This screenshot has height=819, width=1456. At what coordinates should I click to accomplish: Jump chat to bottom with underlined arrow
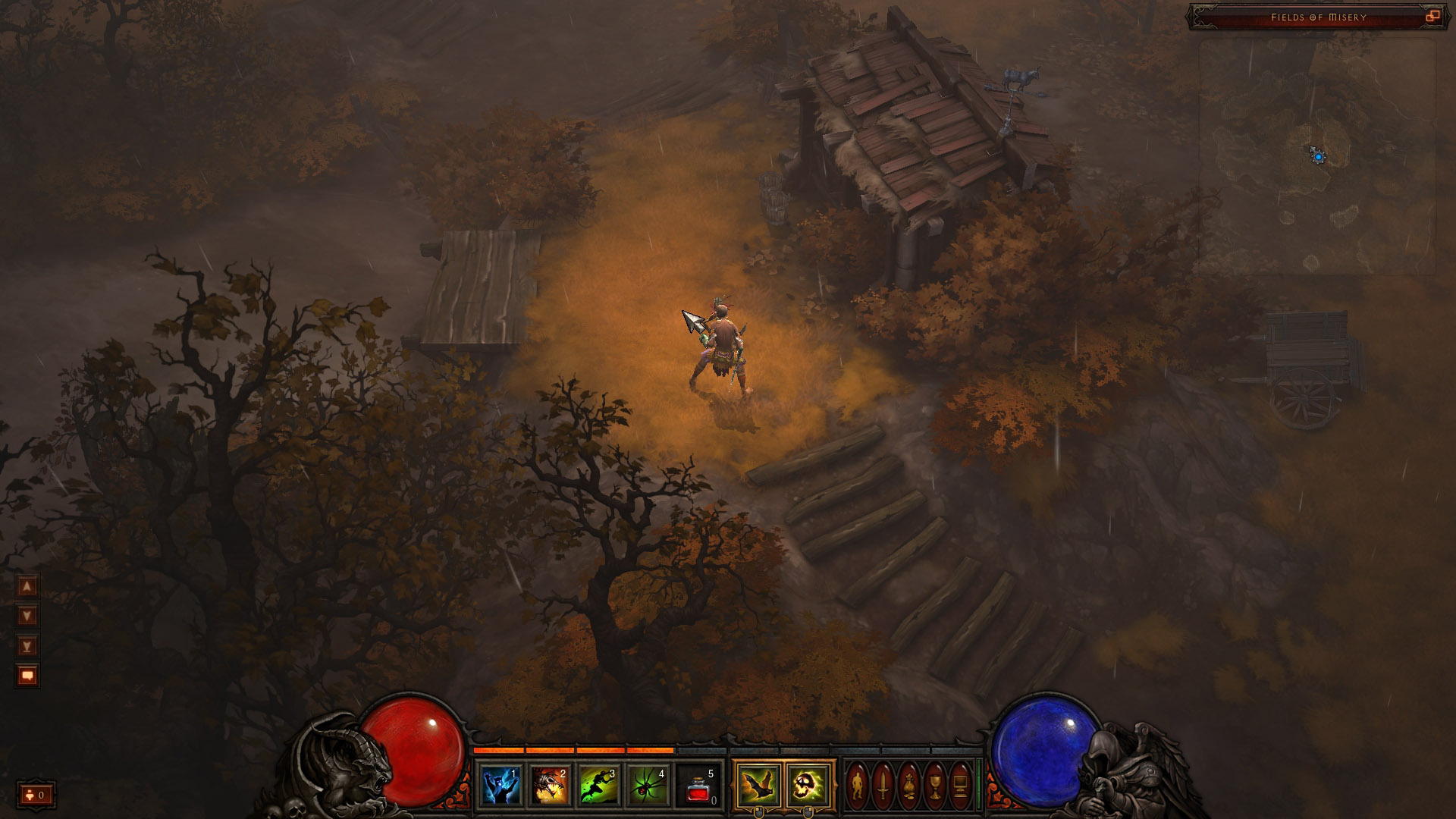tap(27, 646)
